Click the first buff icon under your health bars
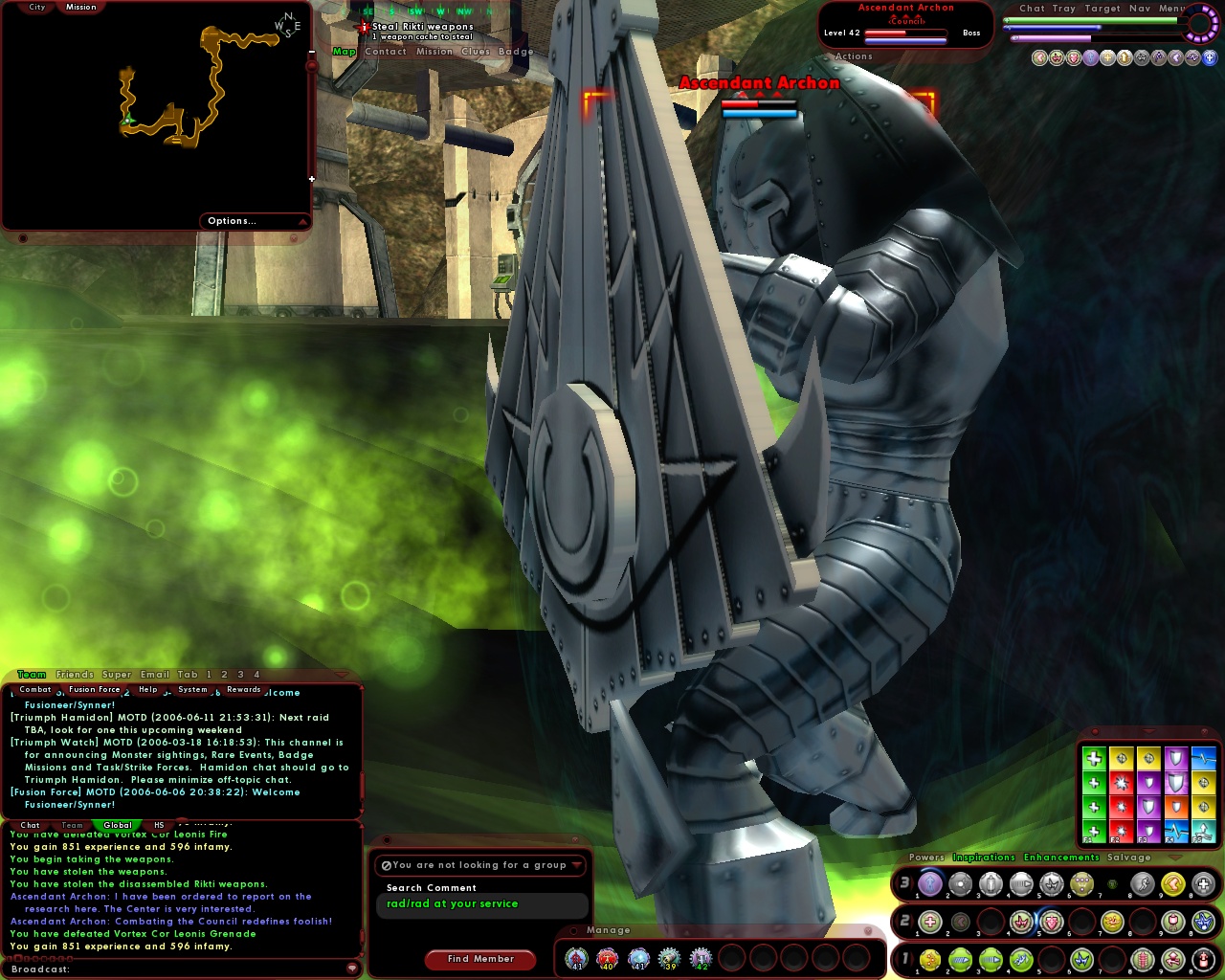This screenshot has width=1225, height=980. pos(1039,57)
